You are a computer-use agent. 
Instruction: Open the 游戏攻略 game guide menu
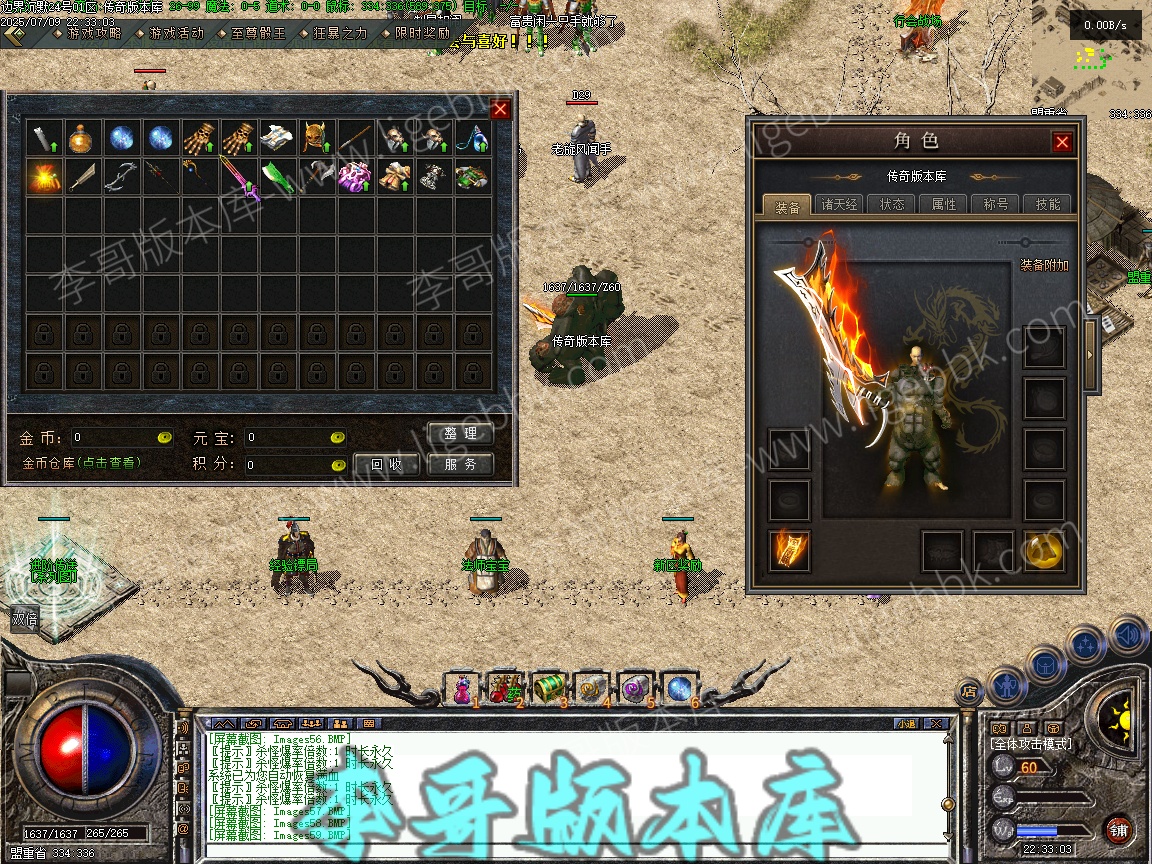94,33
